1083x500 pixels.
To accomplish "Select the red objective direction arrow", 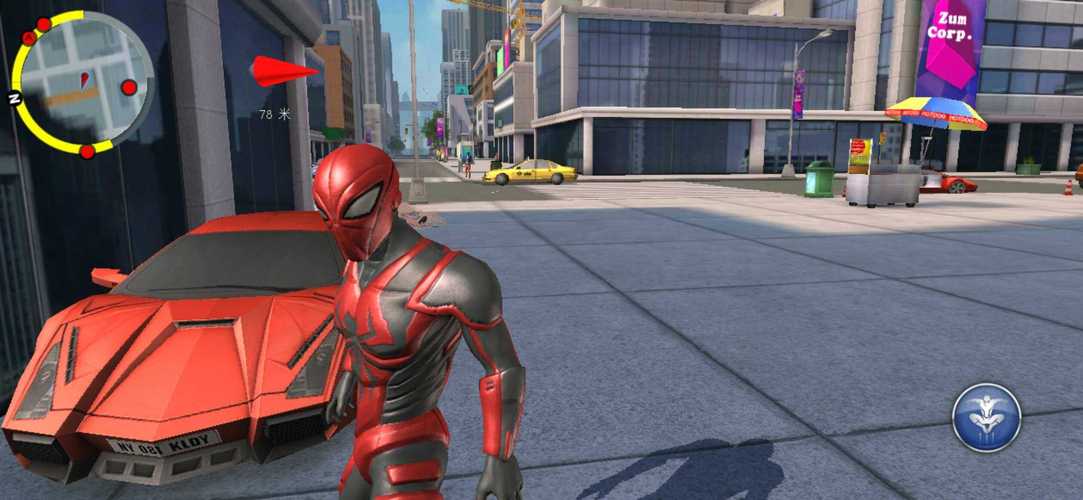I will pyautogui.click(x=283, y=71).
